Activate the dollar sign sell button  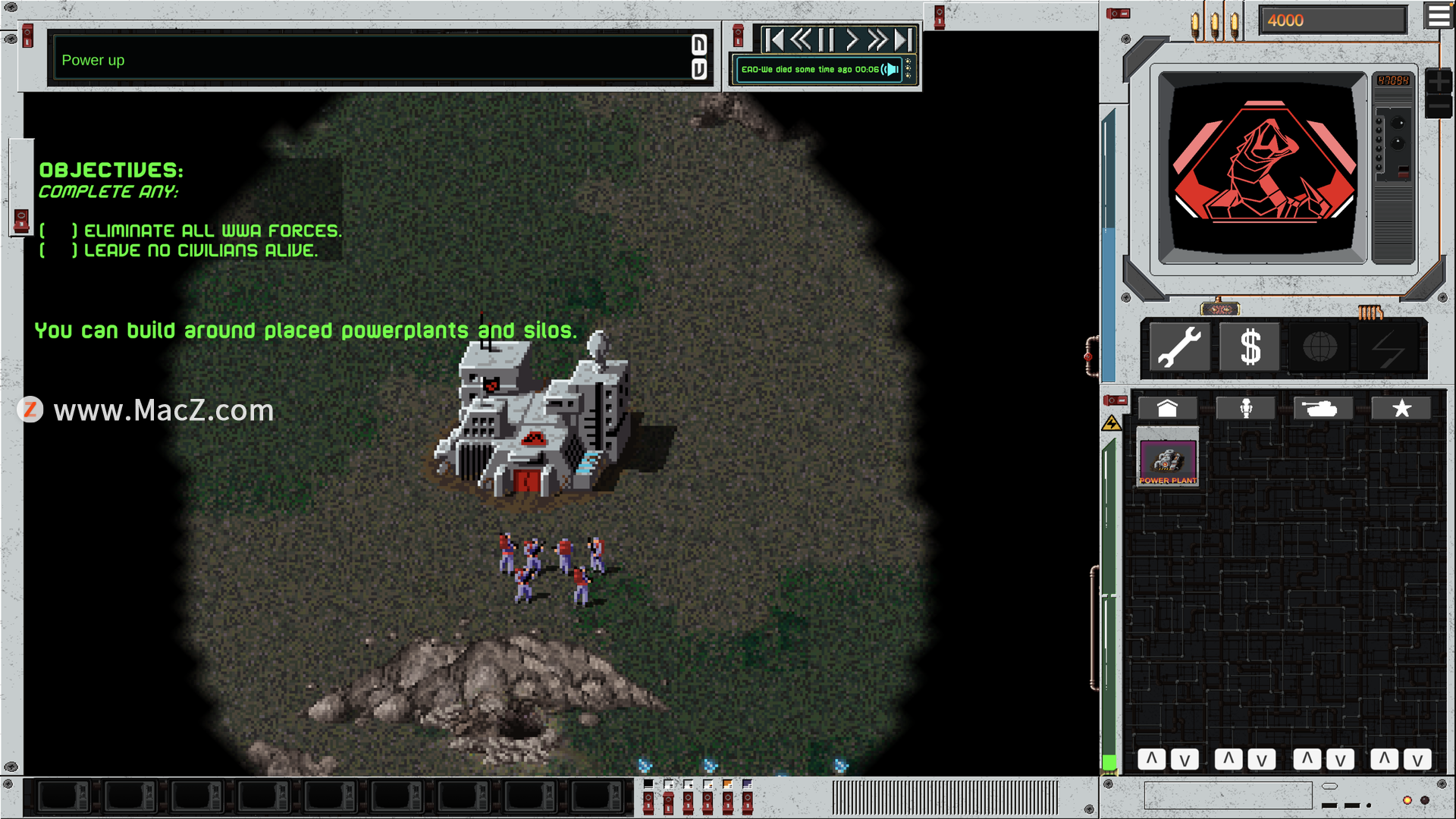(1250, 347)
